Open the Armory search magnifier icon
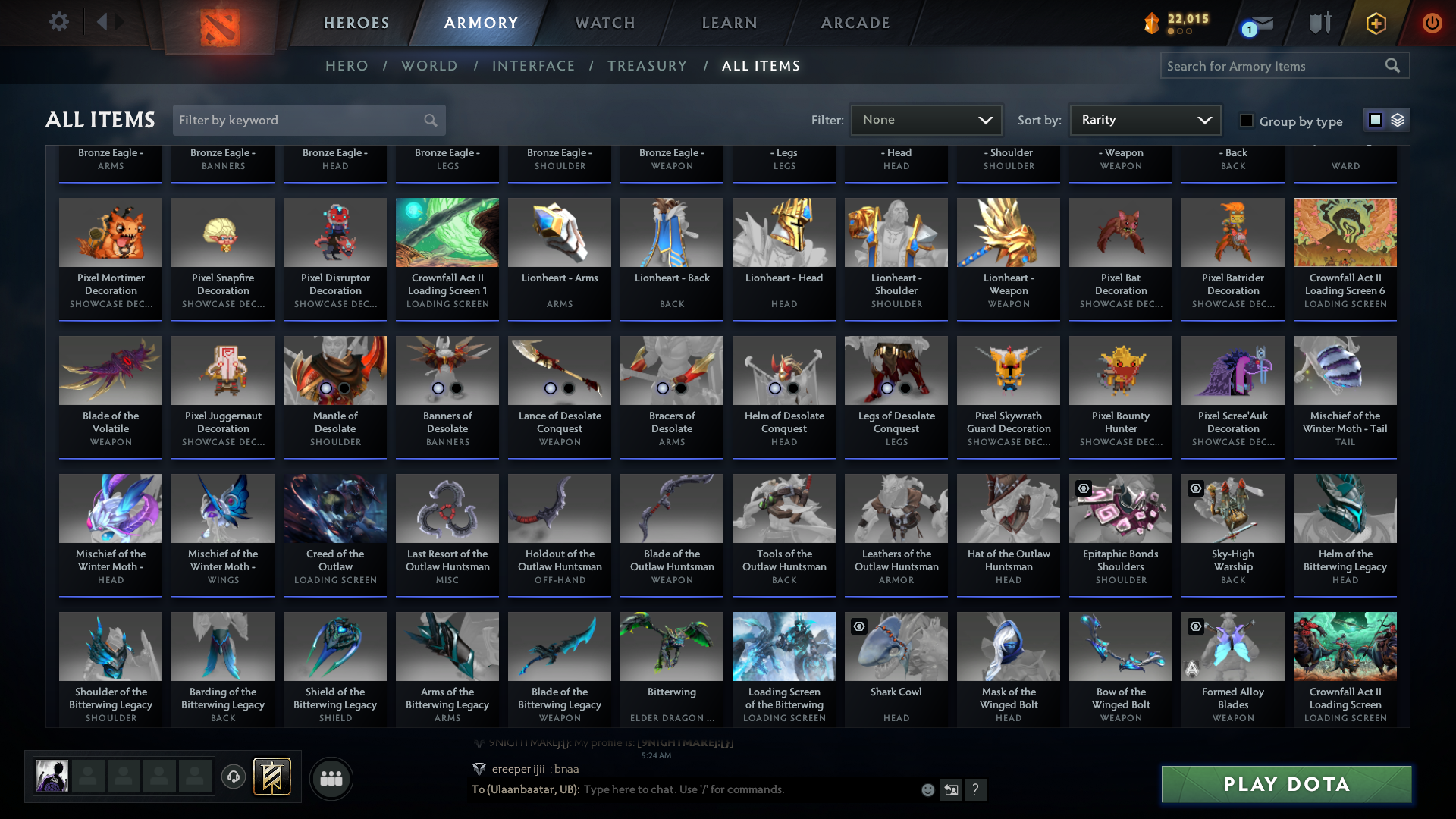Viewport: 1456px width, 819px height. pos(1394,66)
